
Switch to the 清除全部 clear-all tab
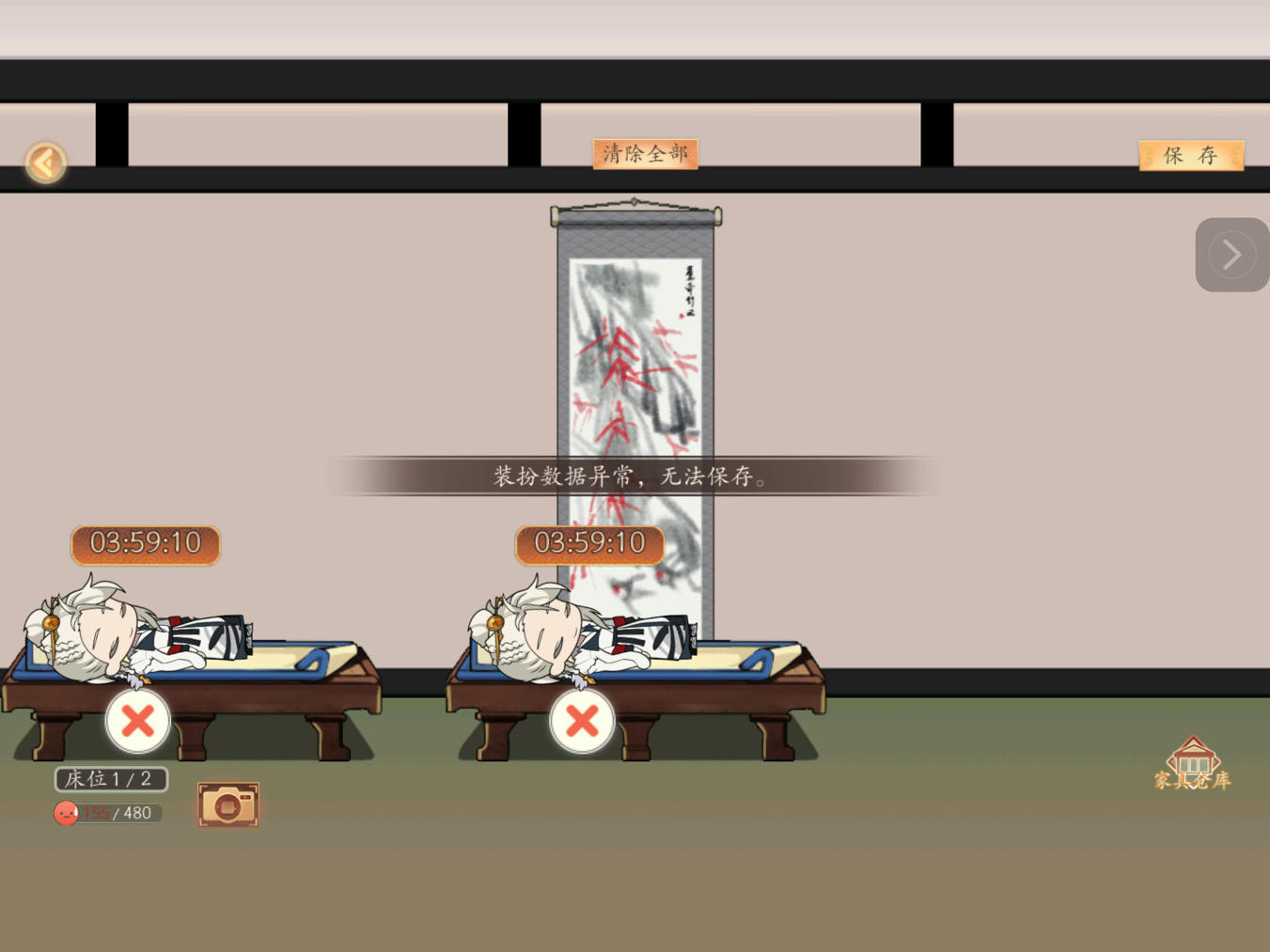(x=645, y=153)
